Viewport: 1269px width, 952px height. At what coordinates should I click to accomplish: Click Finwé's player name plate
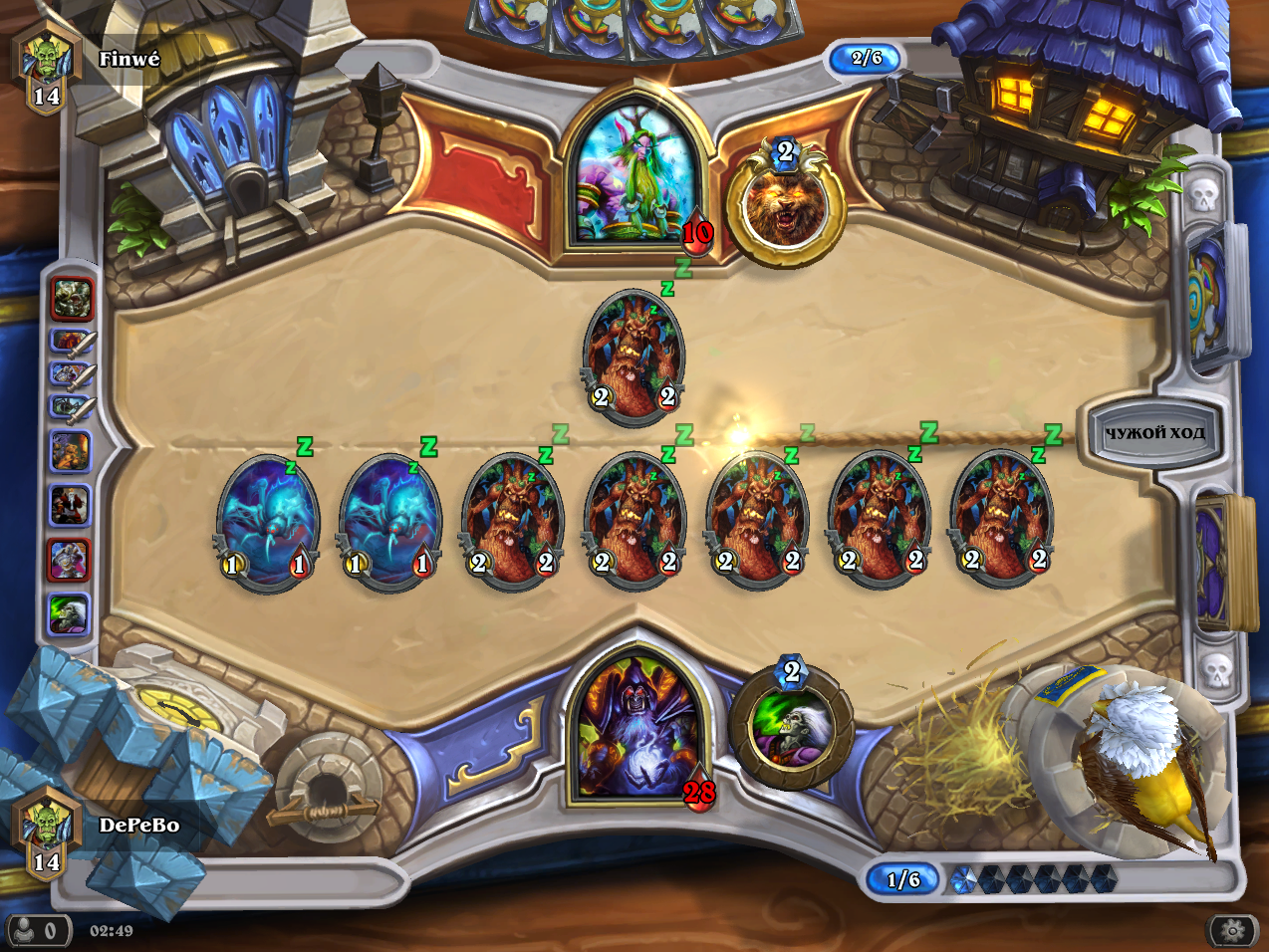128,60
